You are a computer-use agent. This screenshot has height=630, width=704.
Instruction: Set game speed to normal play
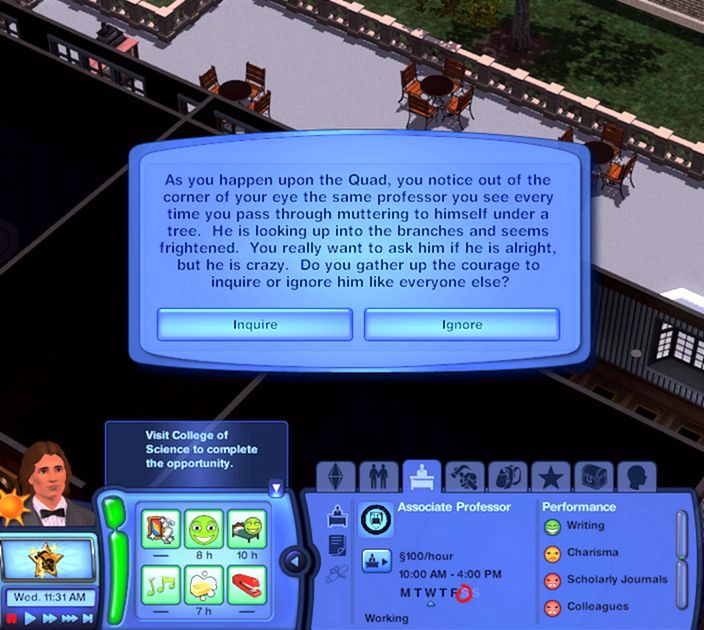(30, 619)
